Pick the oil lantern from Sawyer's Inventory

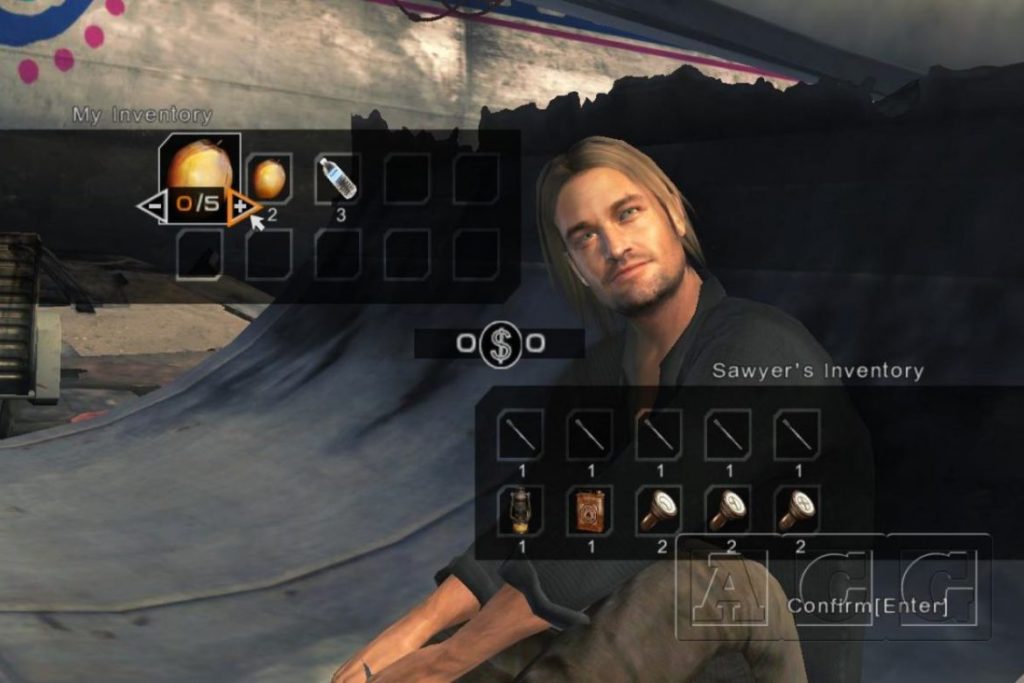tap(520, 510)
